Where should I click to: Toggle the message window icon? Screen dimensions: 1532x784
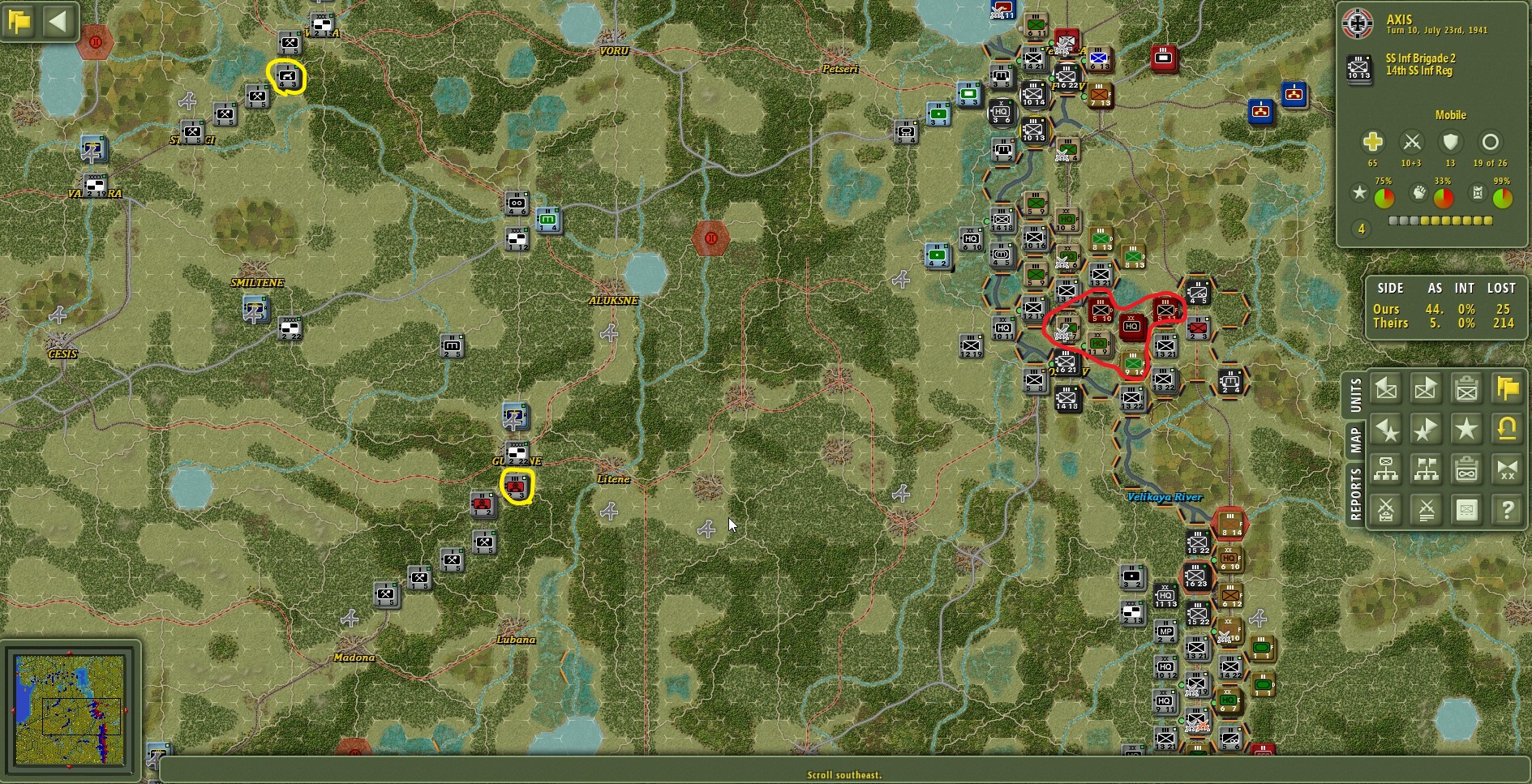1466,509
